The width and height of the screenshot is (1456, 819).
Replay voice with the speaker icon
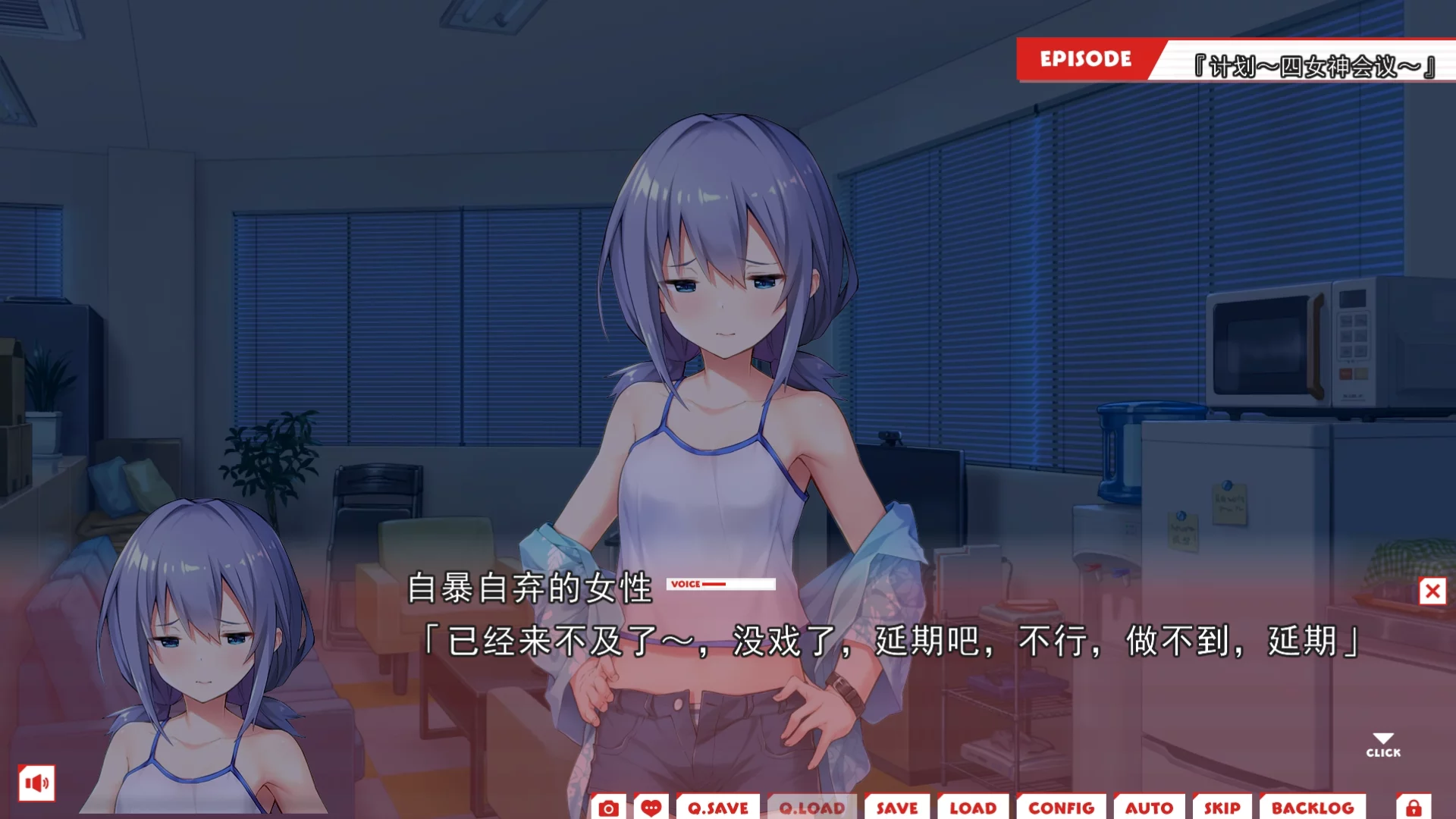(36, 783)
